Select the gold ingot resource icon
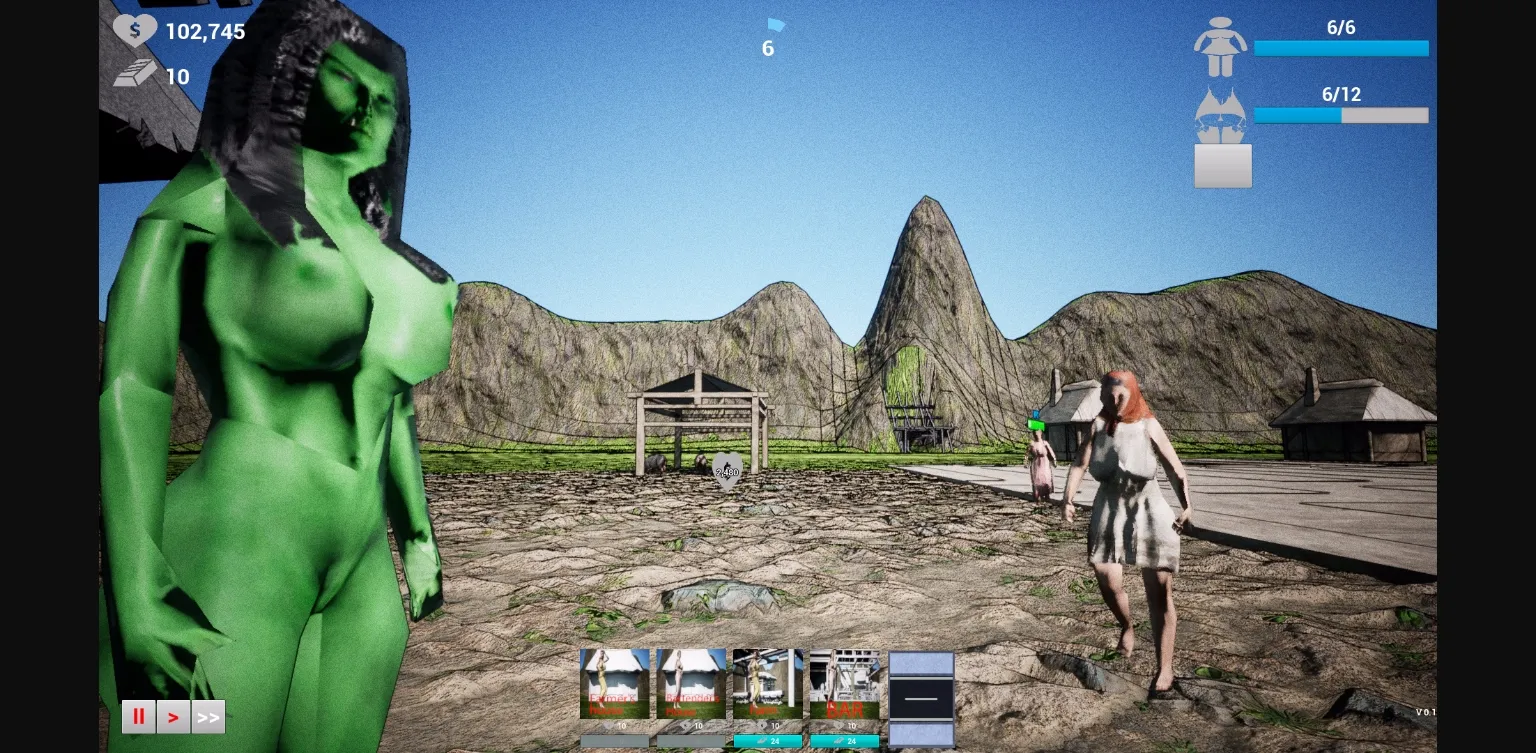The width and height of the screenshot is (1536, 753). coord(135,71)
